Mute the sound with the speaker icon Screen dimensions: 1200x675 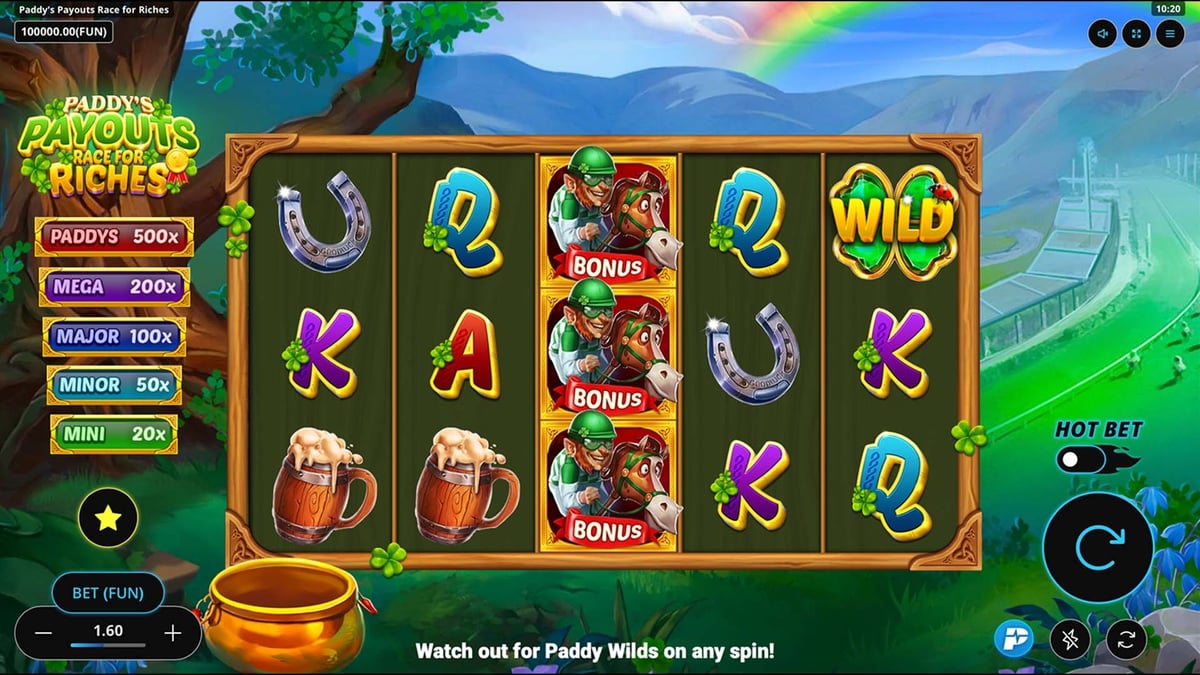(1103, 34)
